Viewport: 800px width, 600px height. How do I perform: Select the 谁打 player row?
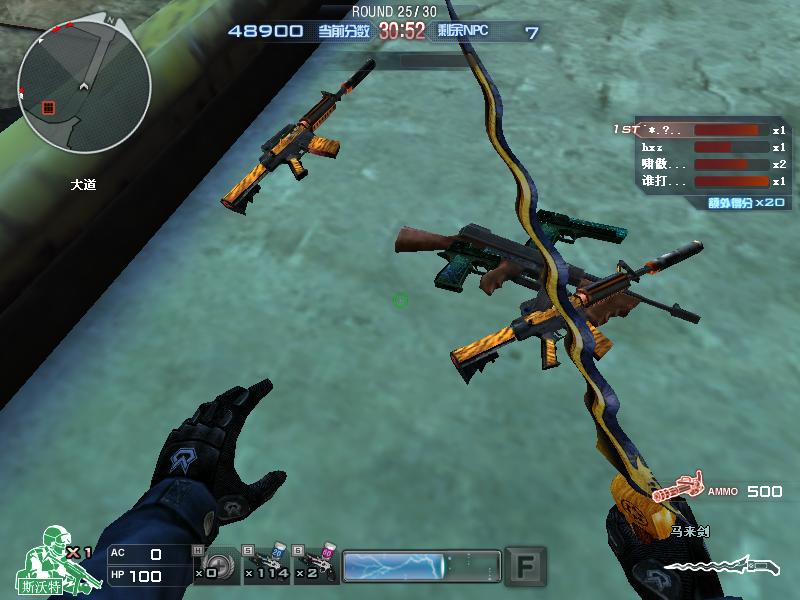pyautogui.click(x=700, y=181)
